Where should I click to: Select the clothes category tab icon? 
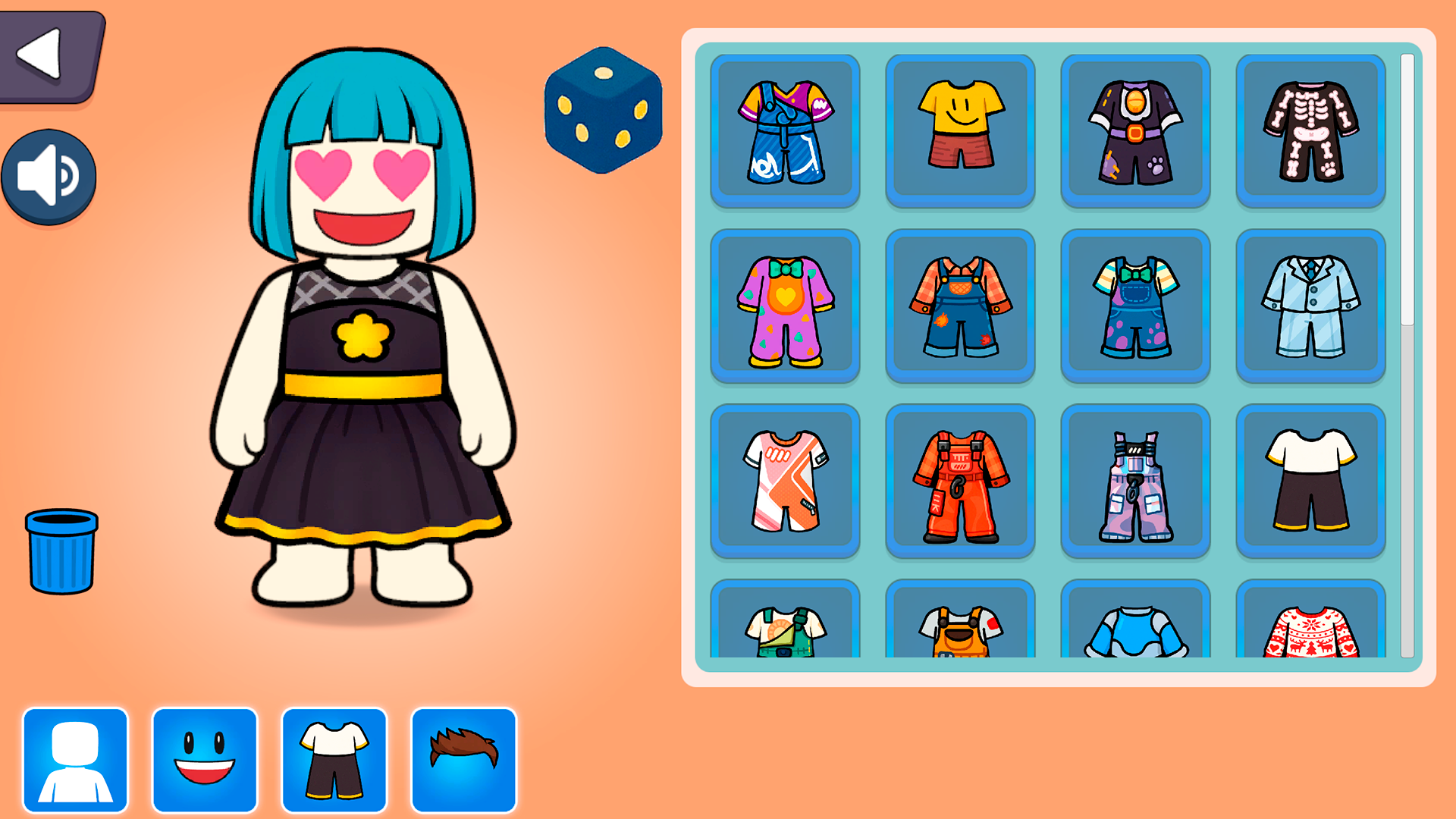coord(334,762)
